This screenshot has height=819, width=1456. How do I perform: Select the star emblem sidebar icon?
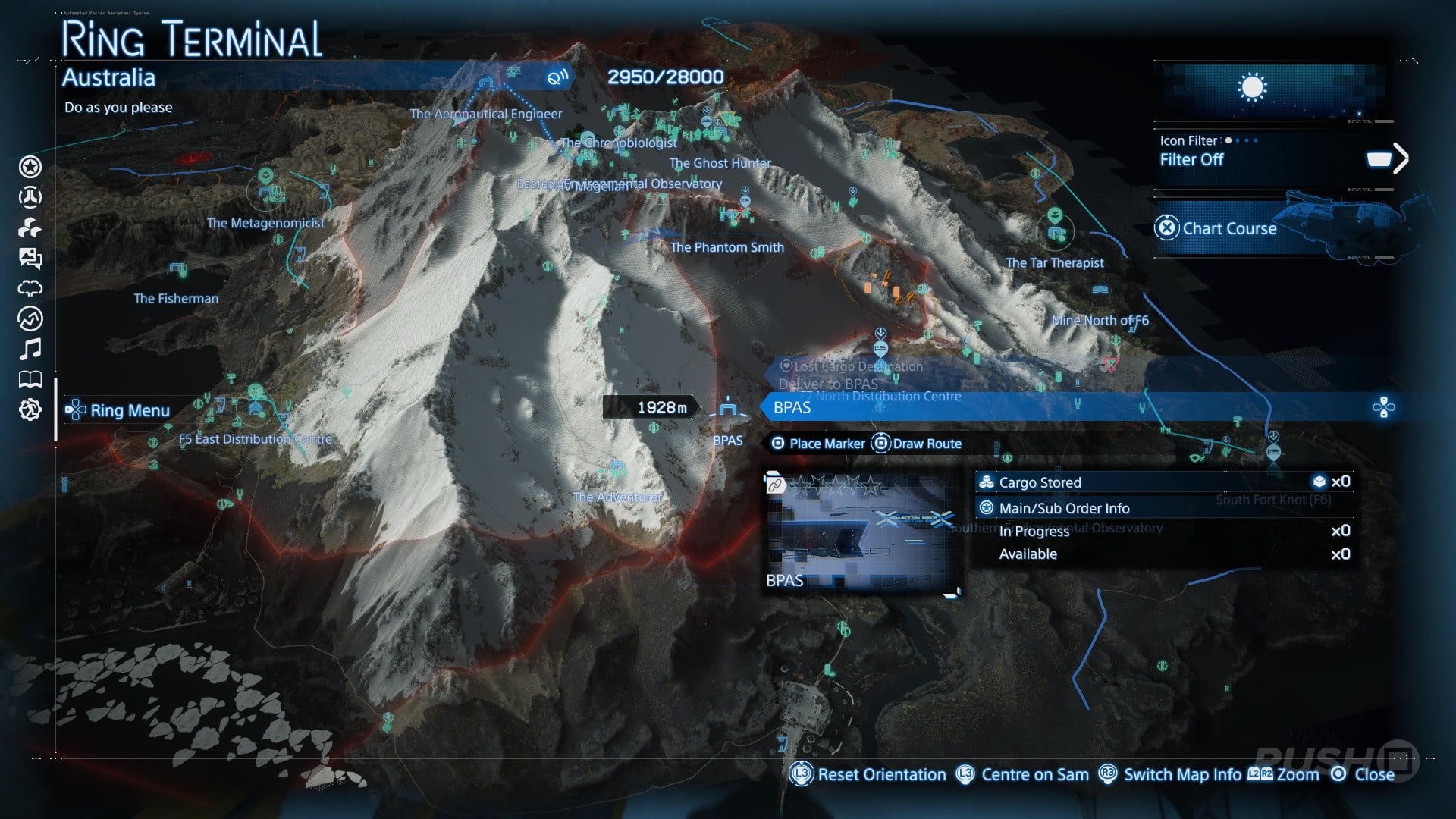tap(30, 167)
